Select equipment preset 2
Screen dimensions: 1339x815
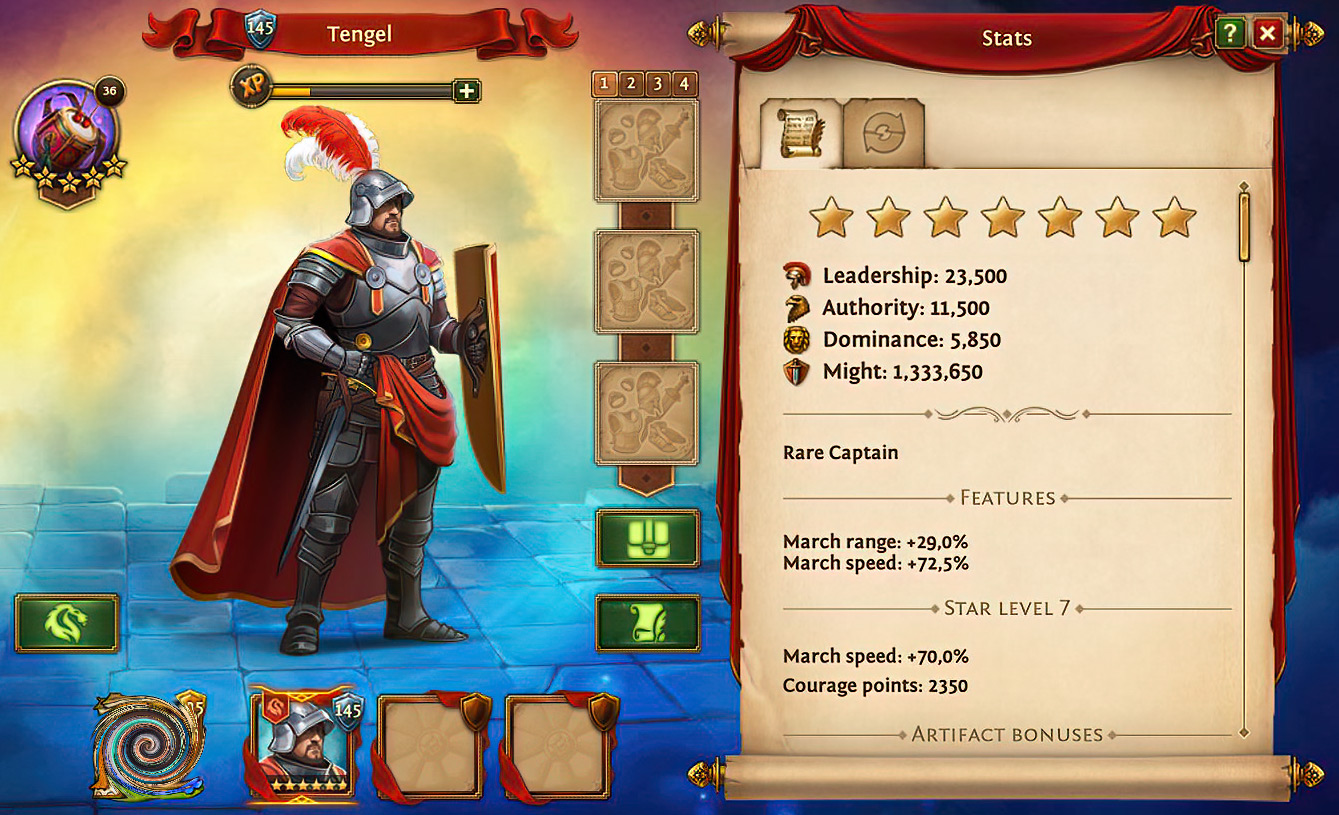[x=631, y=84]
